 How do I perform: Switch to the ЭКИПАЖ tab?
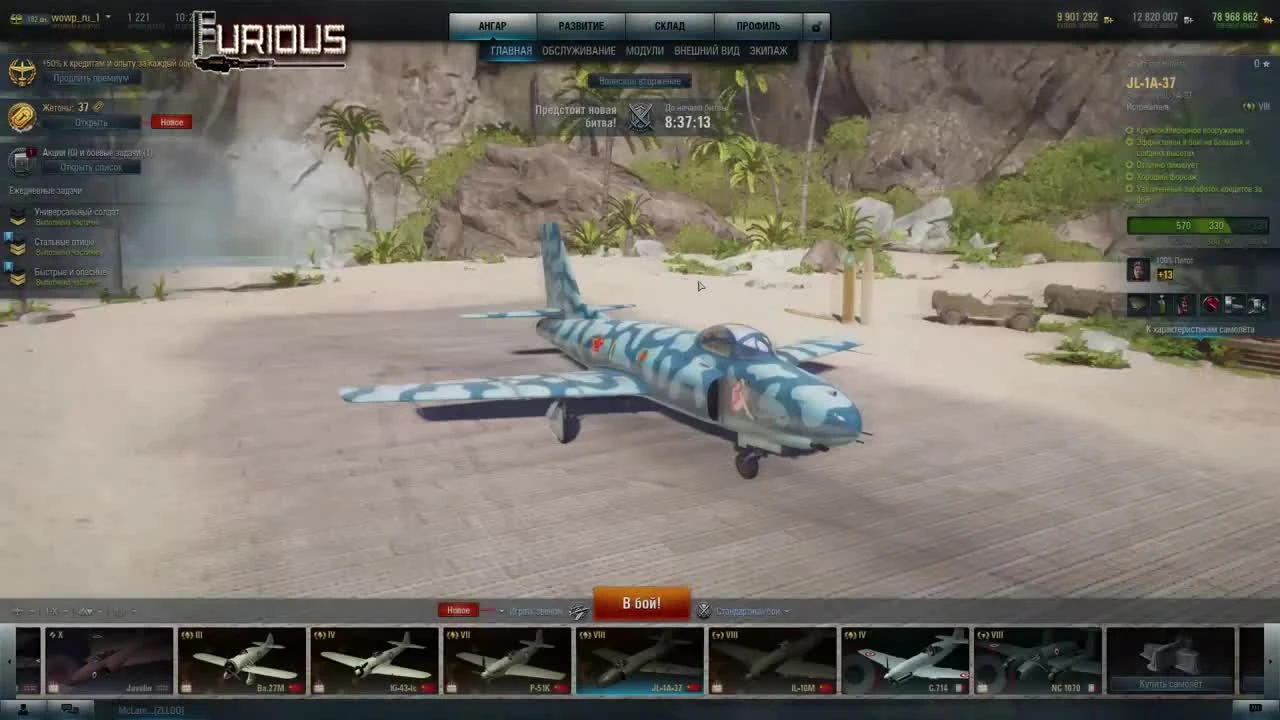coord(768,50)
